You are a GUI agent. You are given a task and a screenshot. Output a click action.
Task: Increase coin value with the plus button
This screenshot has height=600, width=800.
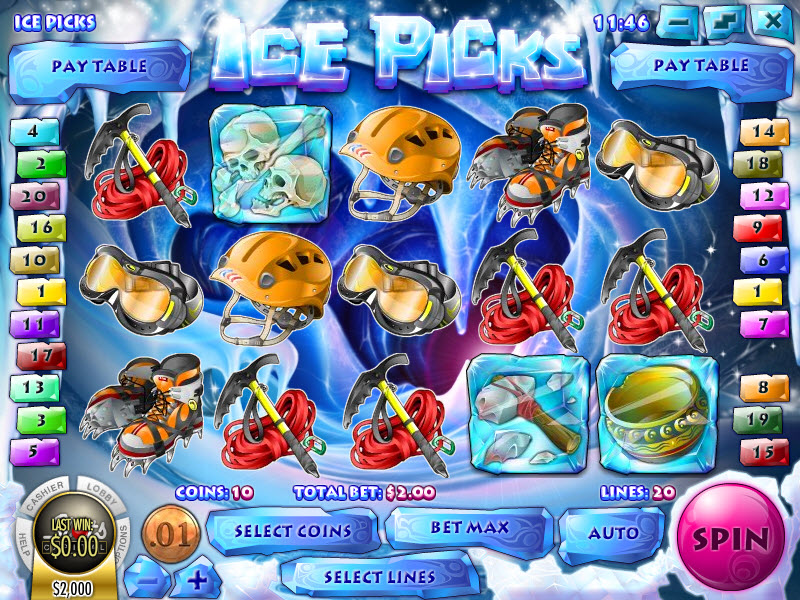tap(197, 579)
